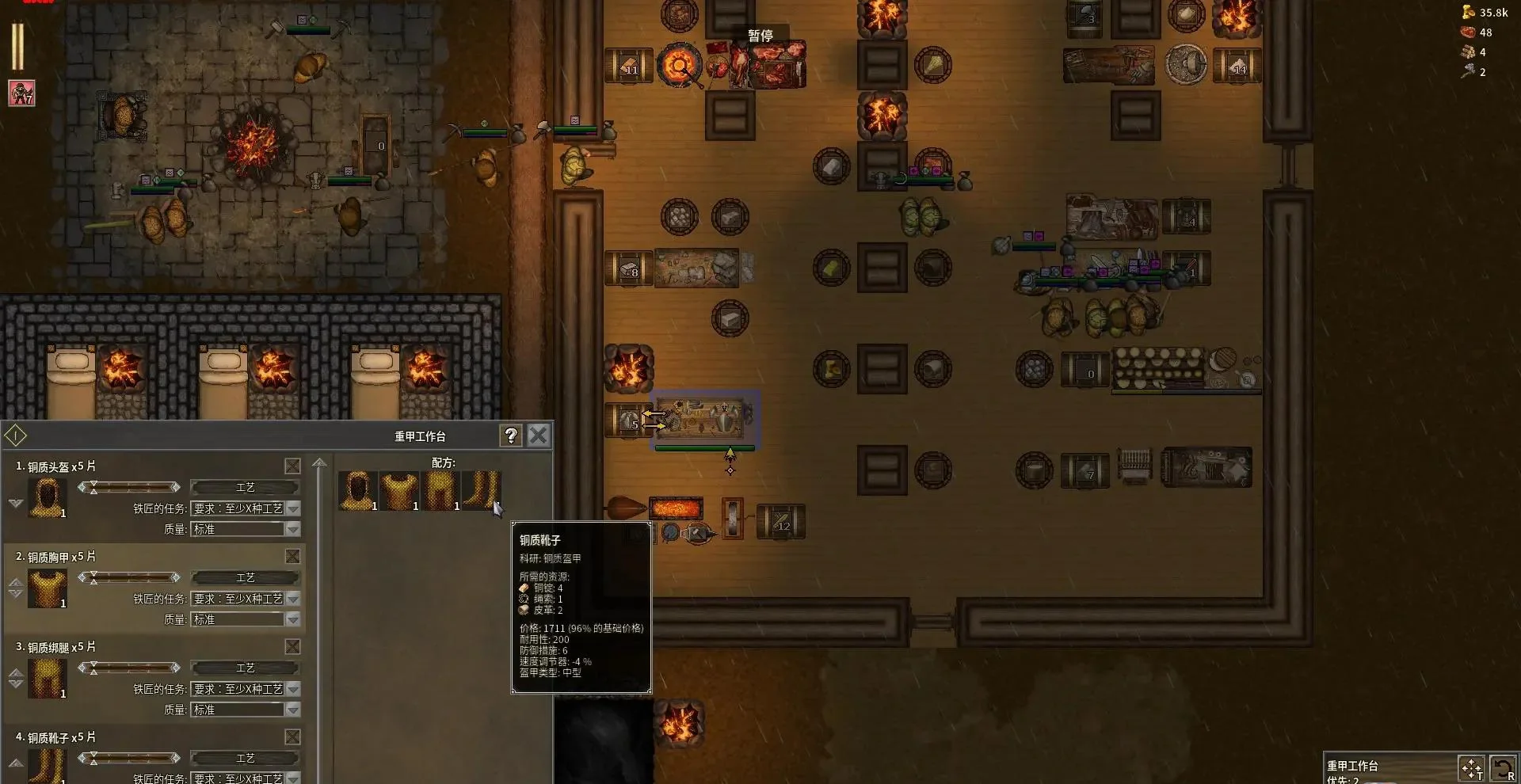Screen dimensions: 1521x784
Task: Open the 铁匠的任务 dropdown for 铜质头盔
Action: coord(292,508)
